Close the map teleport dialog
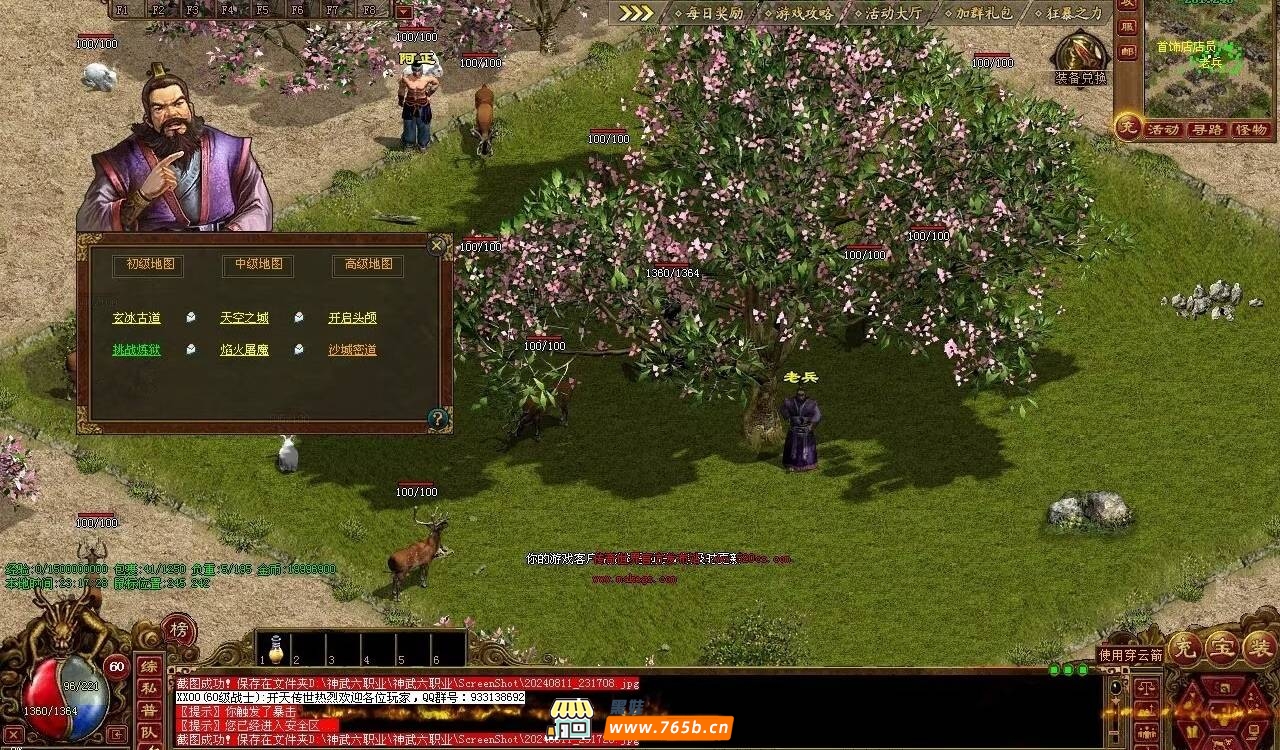Viewport: 1280px width, 750px height. [437, 246]
